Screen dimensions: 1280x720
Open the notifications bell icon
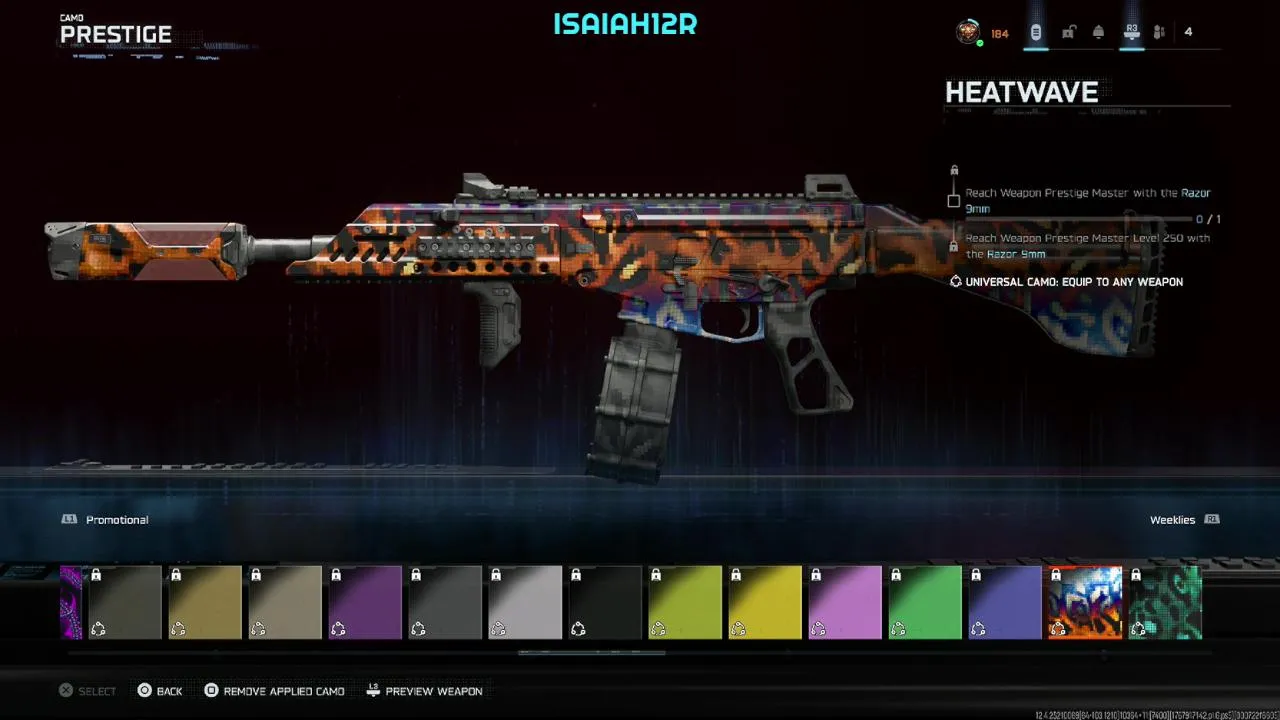tap(1098, 33)
